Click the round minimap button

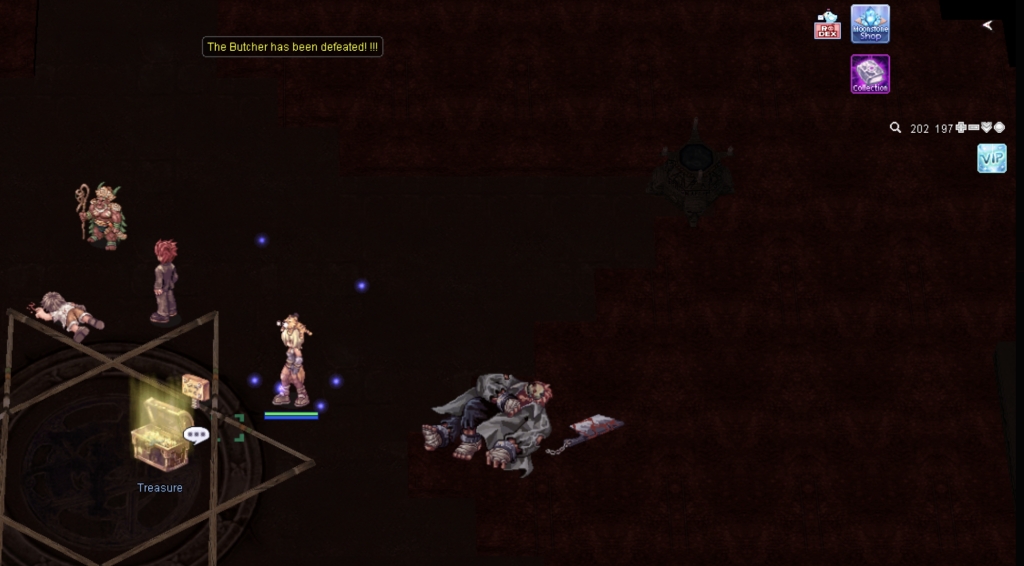999,128
